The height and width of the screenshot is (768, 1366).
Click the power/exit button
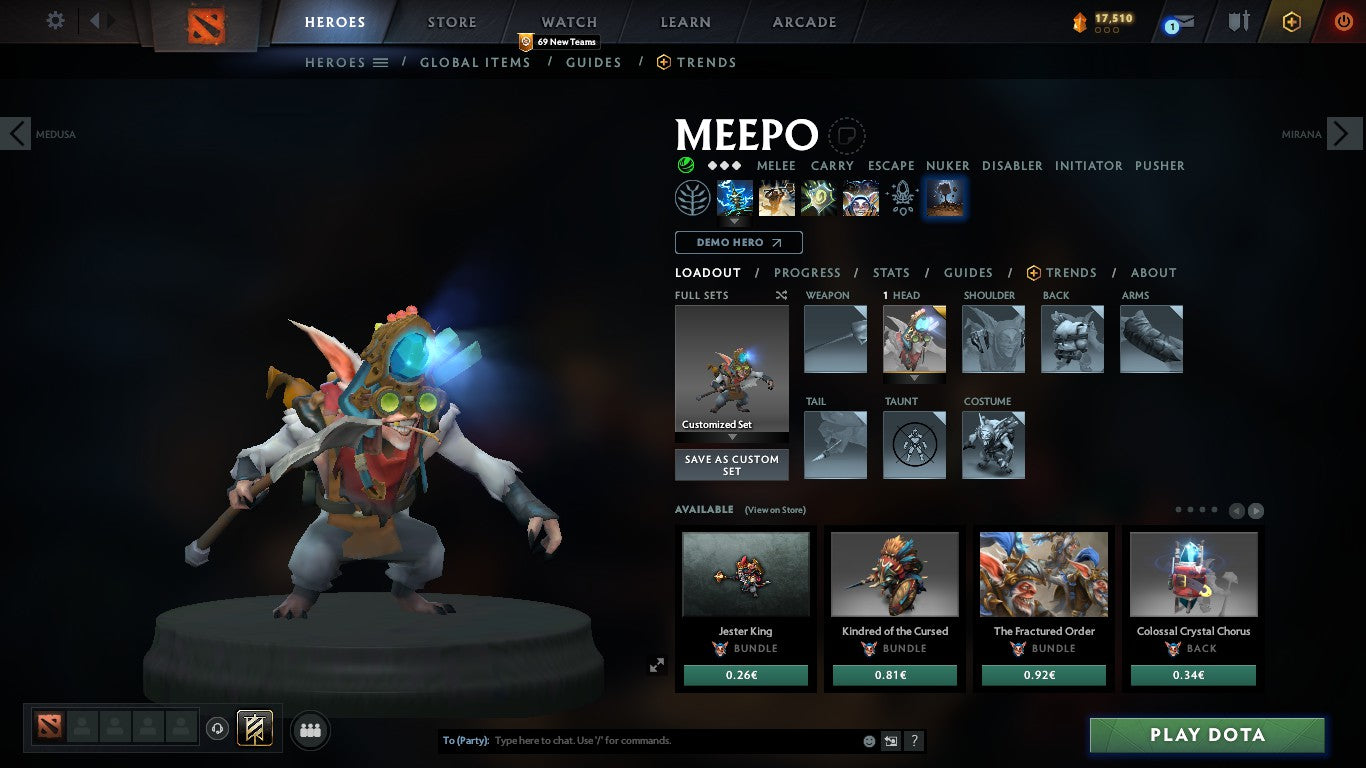1341,20
